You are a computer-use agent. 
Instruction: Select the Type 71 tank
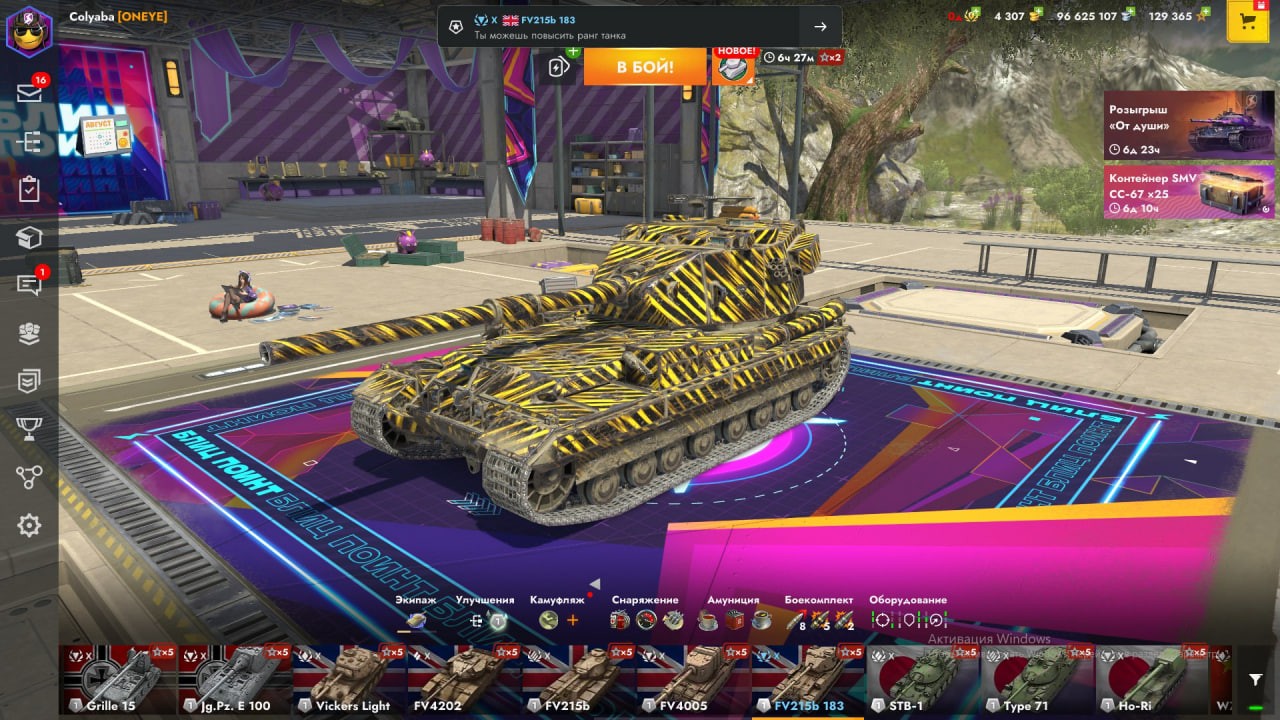pos(1036,681)
